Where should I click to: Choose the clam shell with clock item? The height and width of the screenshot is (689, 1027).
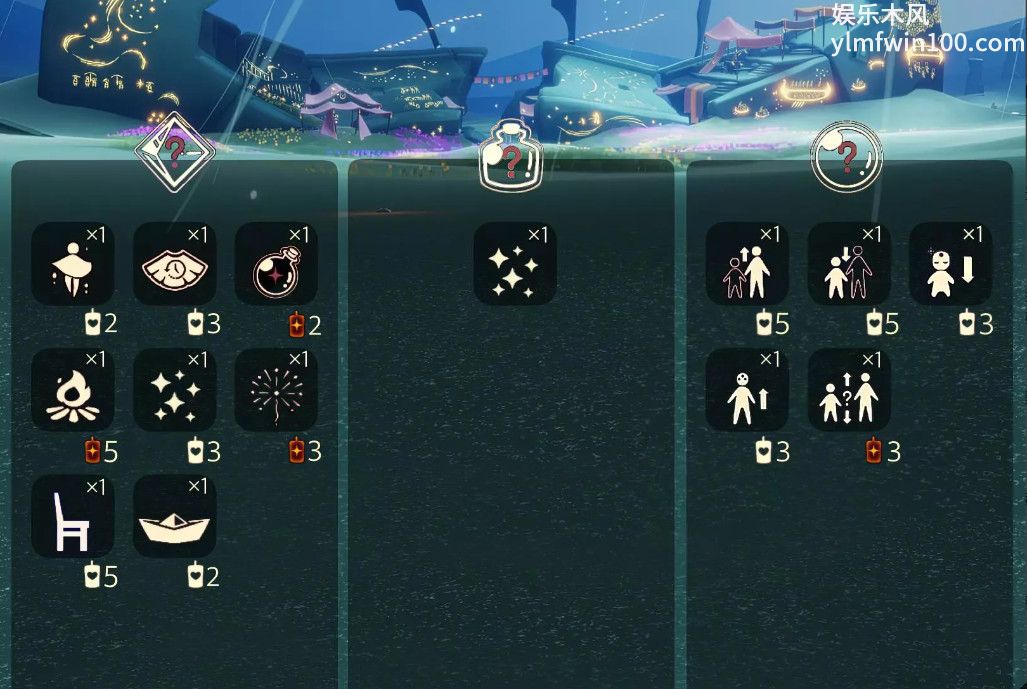point(174,263)
